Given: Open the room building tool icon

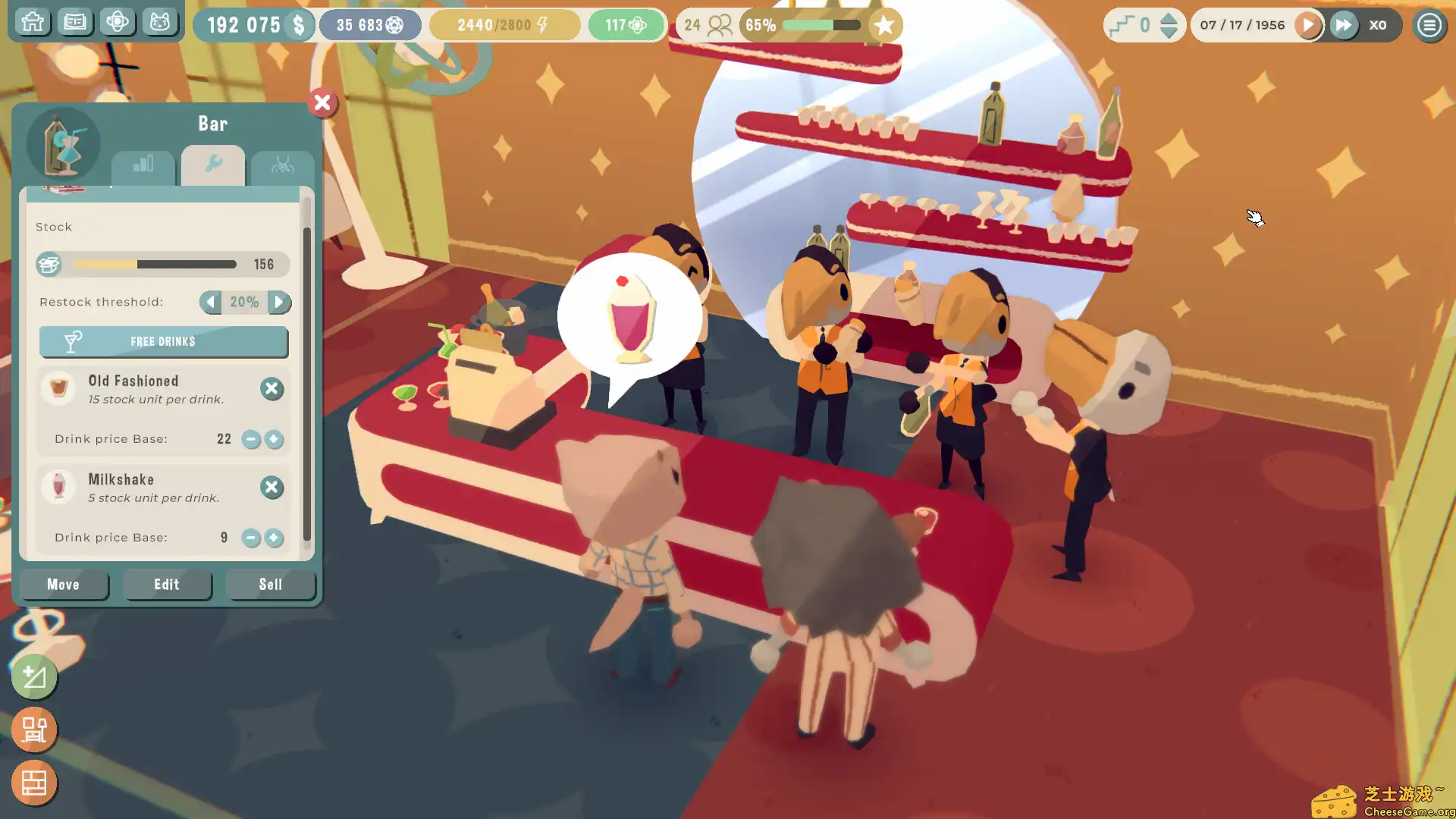Looking at the screenshot, I should (x=33, y=783).
